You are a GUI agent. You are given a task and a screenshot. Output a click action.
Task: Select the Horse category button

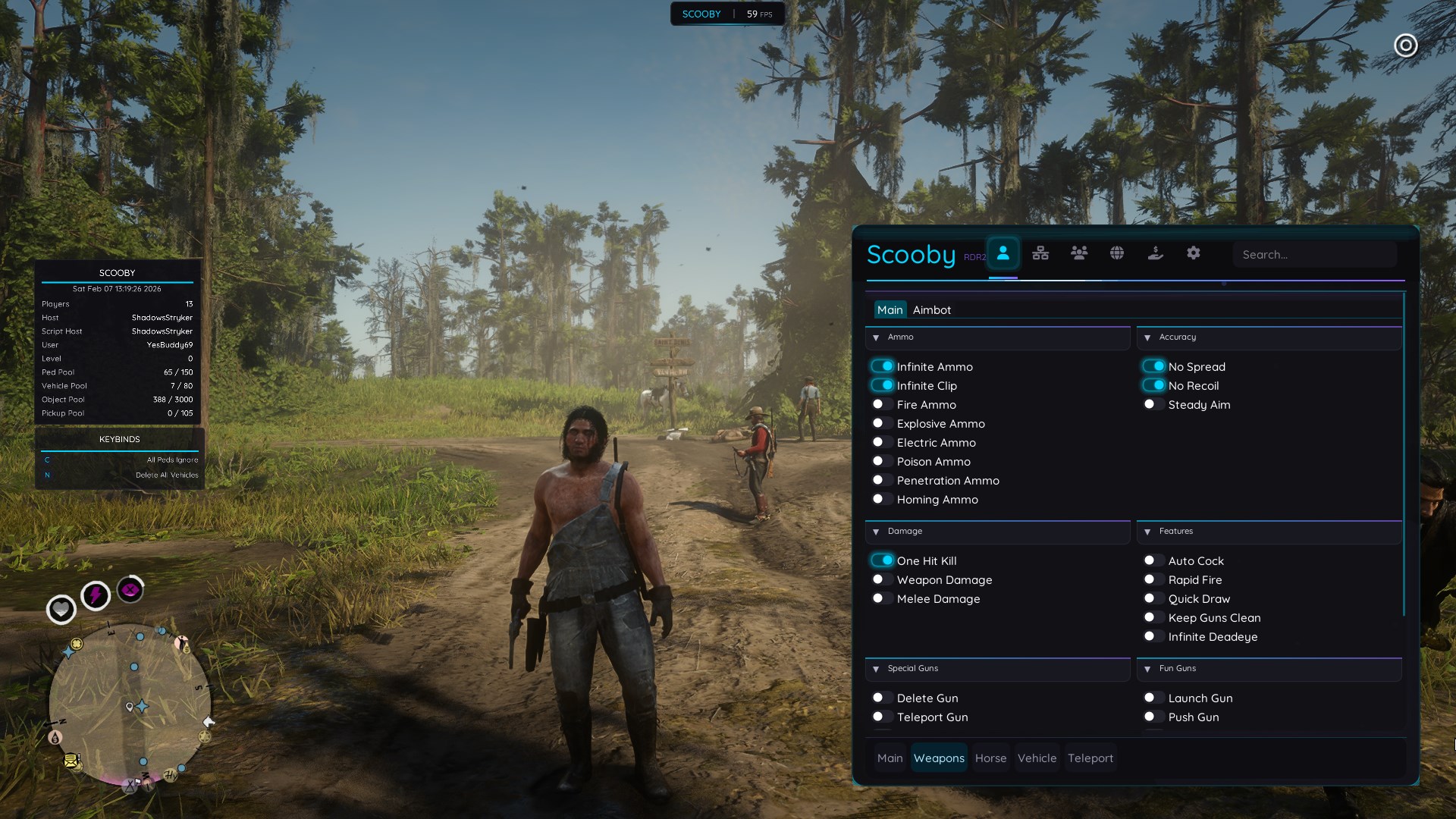(990, 758)
